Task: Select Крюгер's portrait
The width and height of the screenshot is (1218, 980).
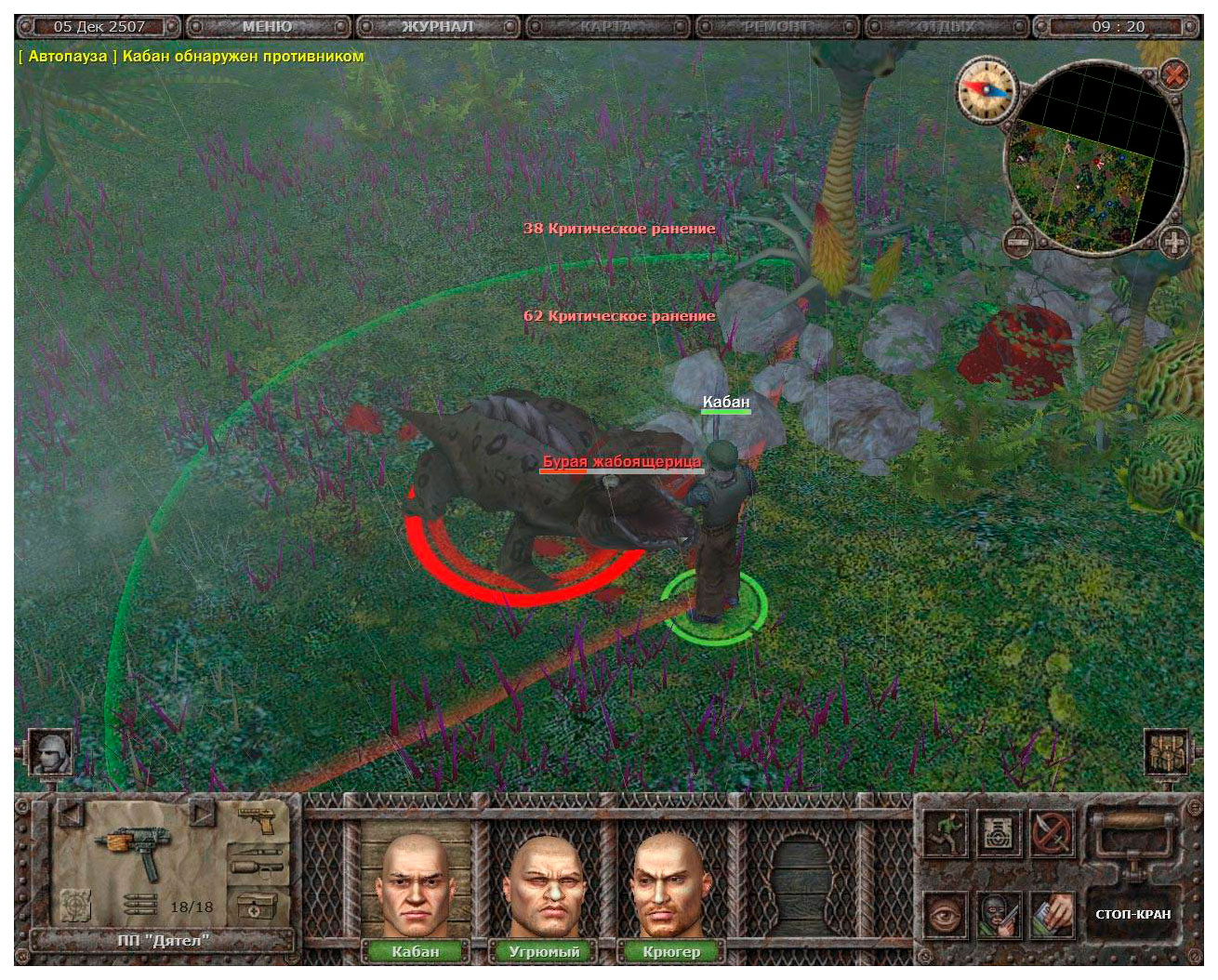Action: click(x=671, y=885)
